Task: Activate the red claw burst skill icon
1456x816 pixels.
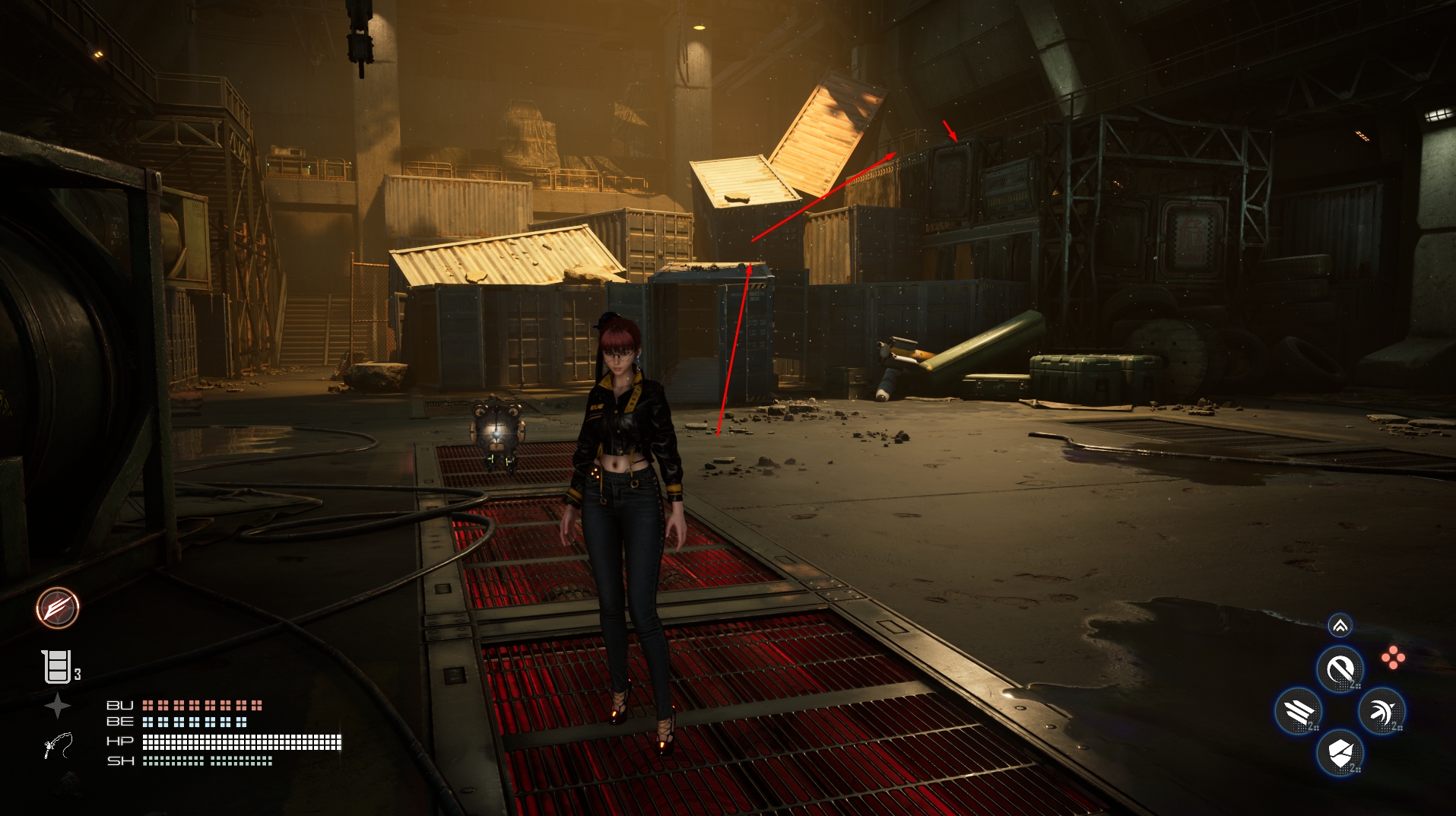Action: [58, 608]
